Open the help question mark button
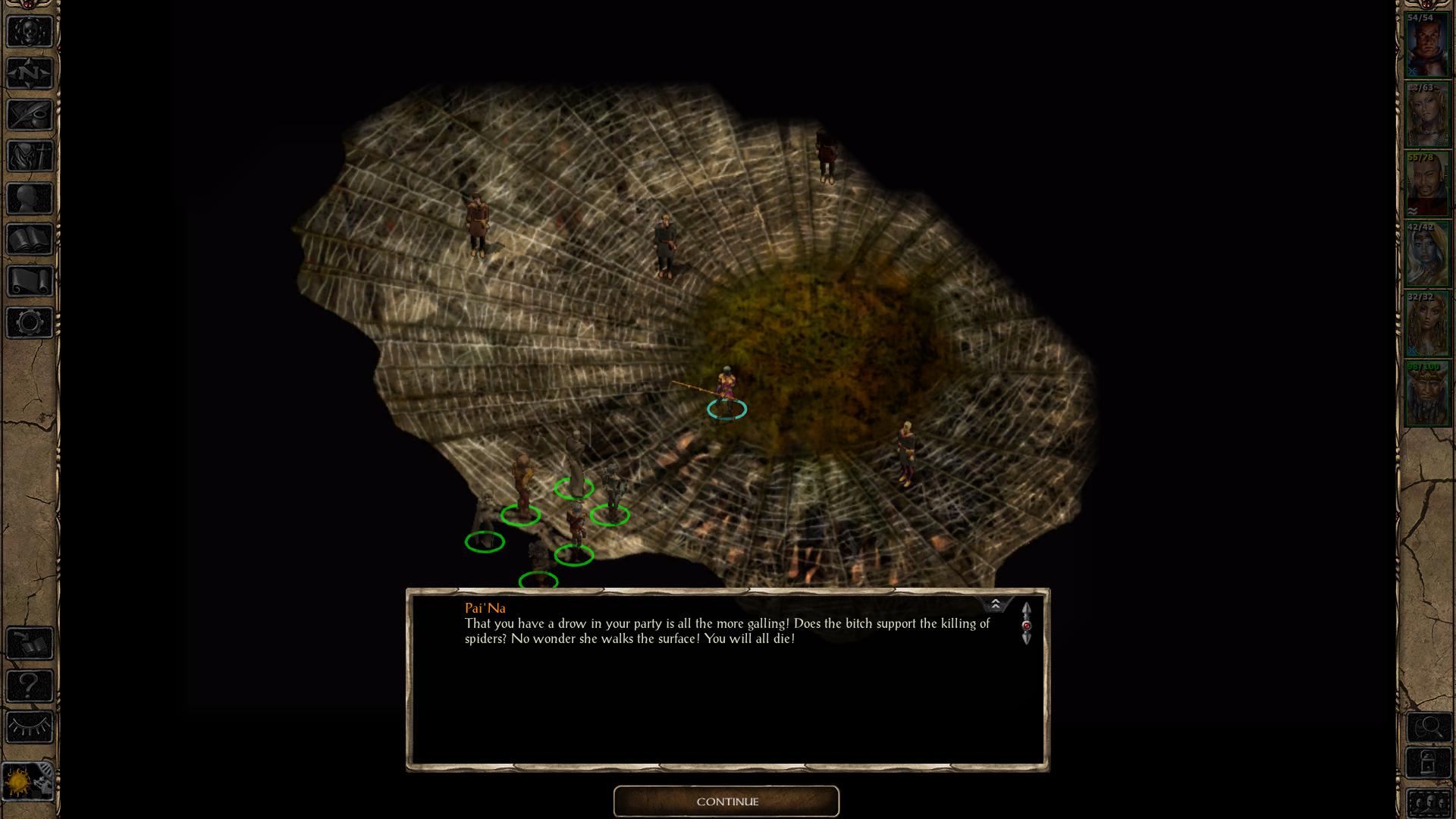Screen dimensions: 1456x819 click(30, 686)
